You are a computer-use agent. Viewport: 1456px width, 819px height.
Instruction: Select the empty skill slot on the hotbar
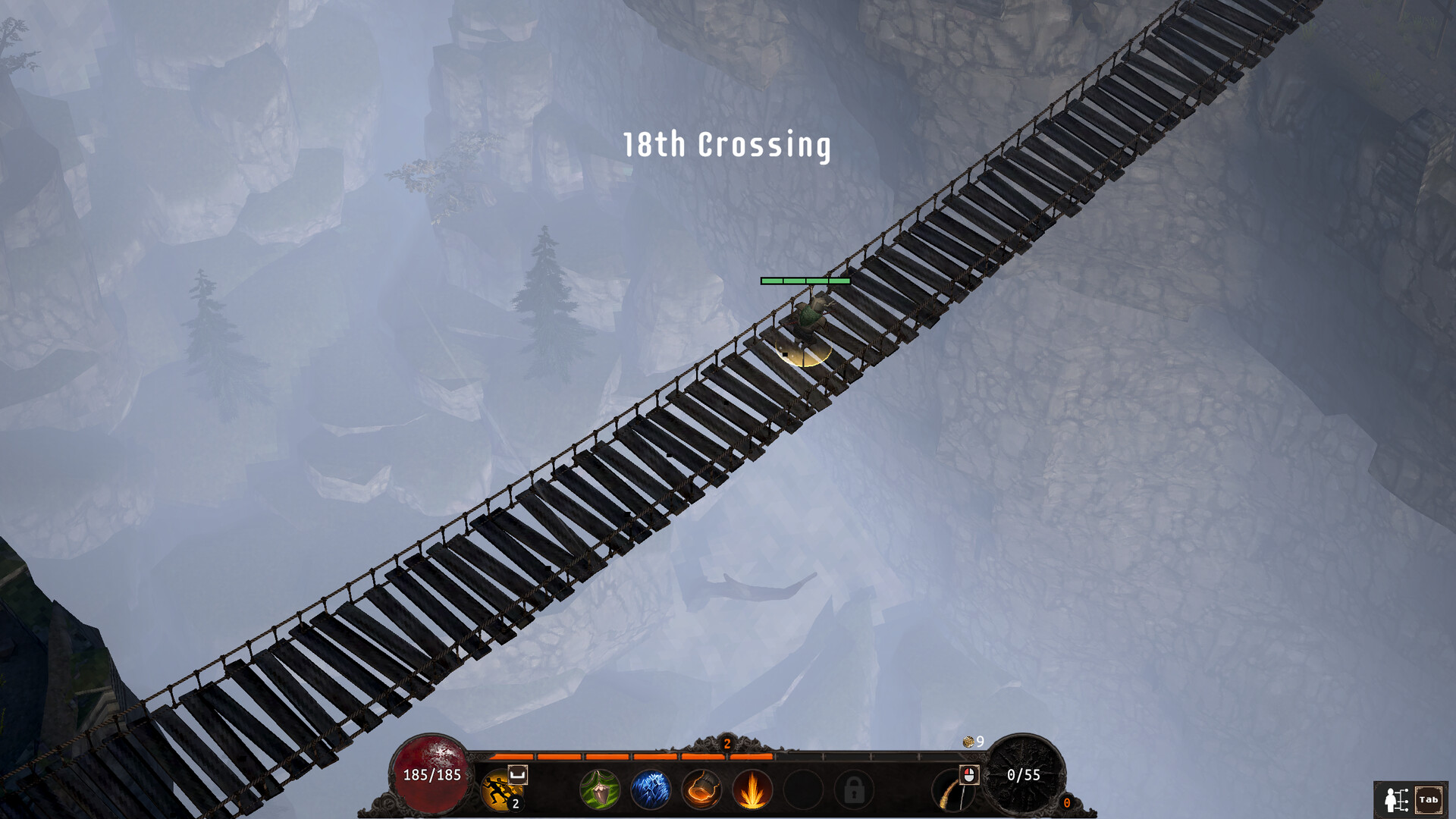point(800,789)
